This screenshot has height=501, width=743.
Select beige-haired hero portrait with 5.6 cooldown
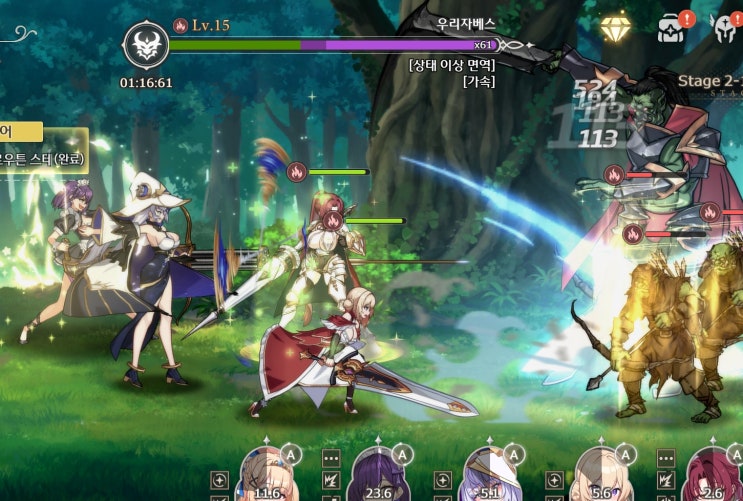601,475
